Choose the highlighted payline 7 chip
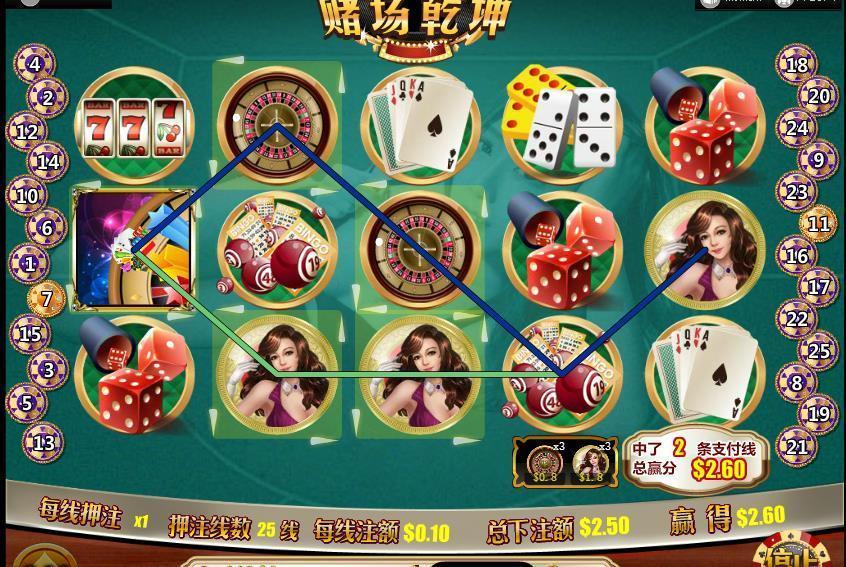The width and height of the screenshot is (846, 567). click(x=46, y=298)
